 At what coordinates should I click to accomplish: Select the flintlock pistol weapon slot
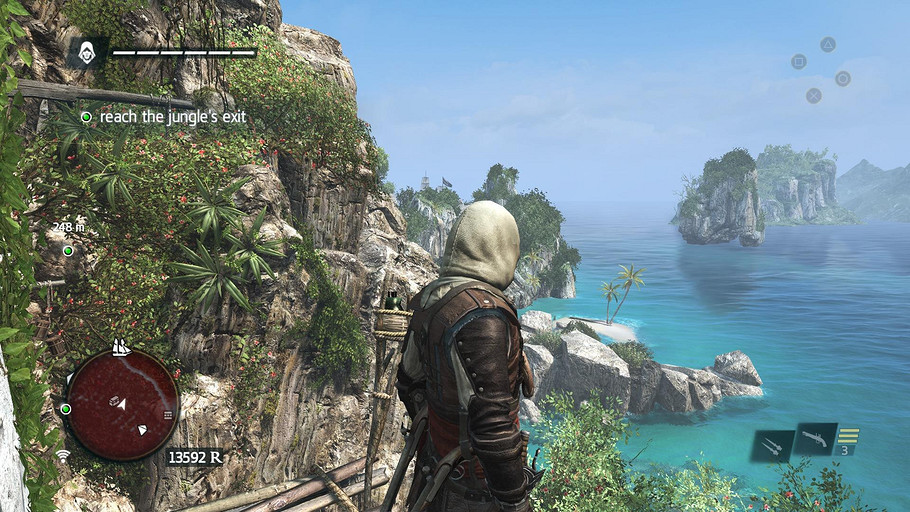coord(816,438)
